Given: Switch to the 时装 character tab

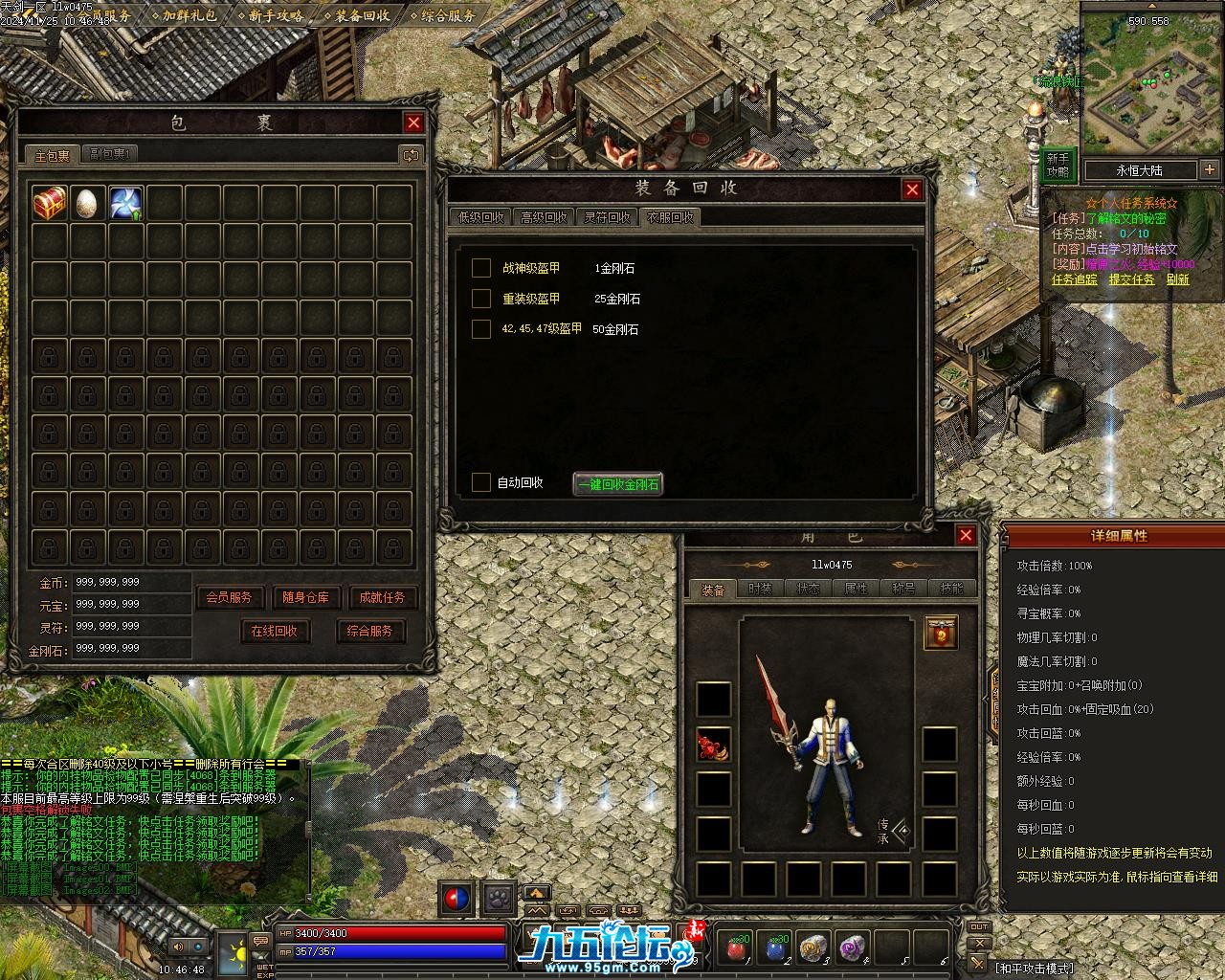Looking at the screenshot, I should (760, 589).
